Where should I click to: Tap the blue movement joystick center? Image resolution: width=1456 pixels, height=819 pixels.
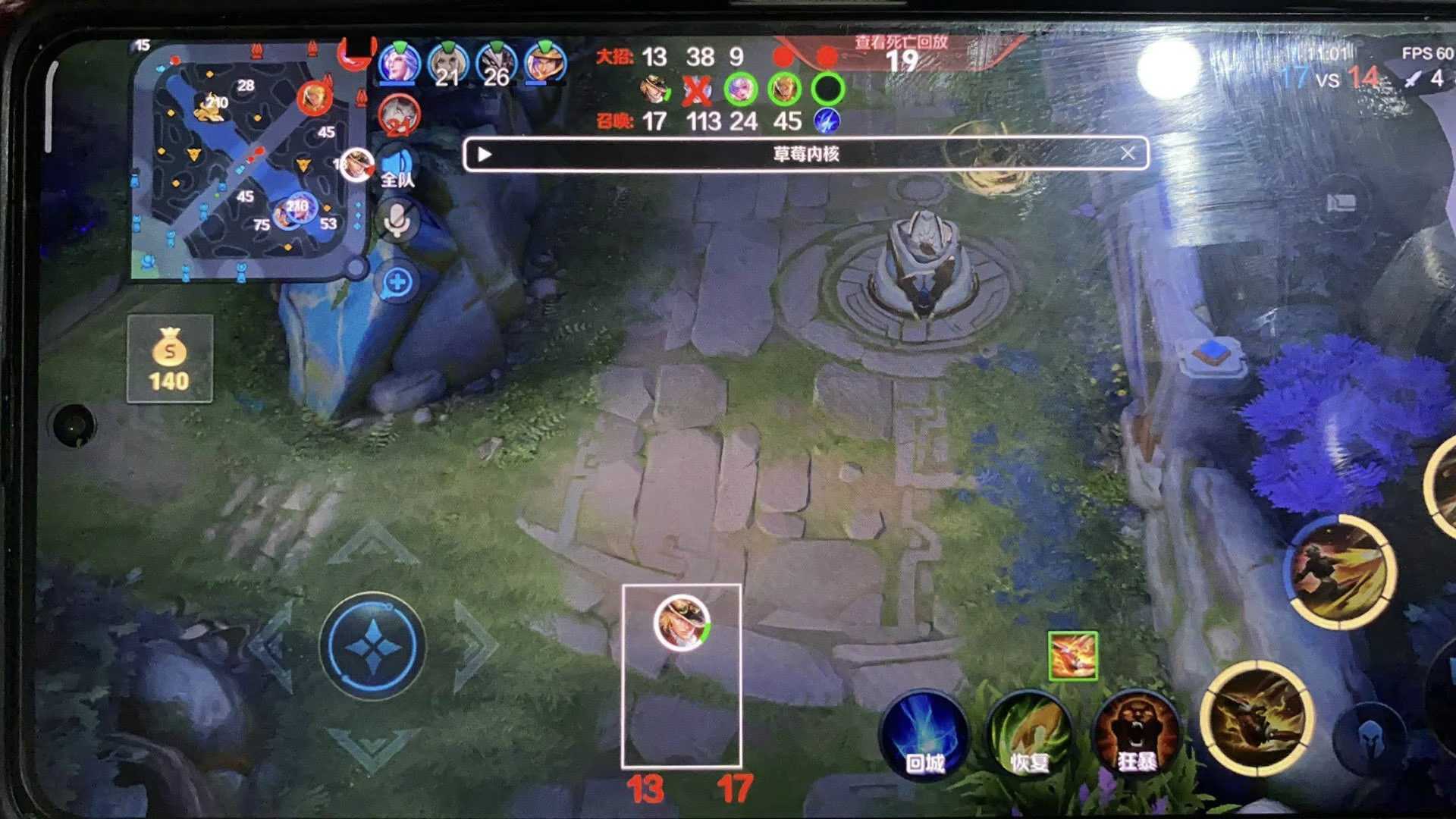pyautogui.click(x=372, y=646)
